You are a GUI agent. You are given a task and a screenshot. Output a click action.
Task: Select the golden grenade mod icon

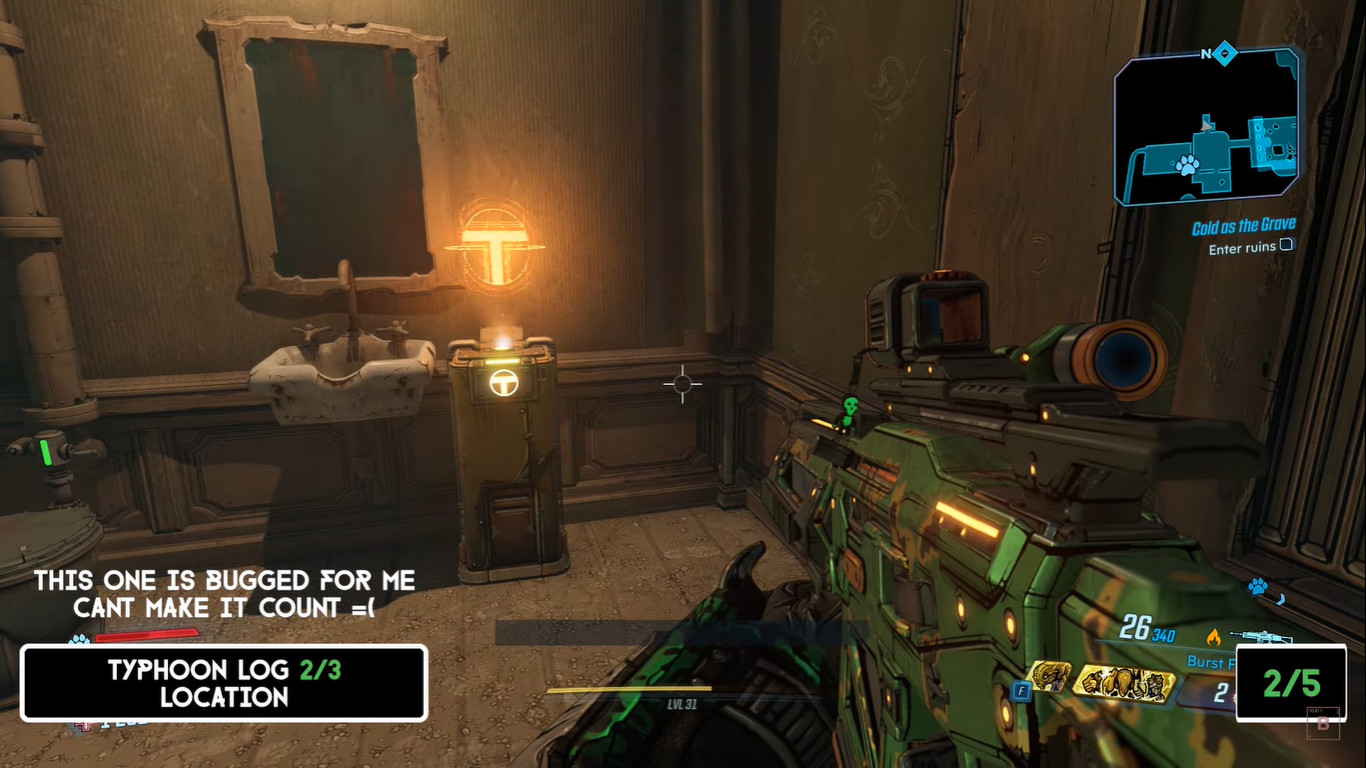click(x=1123, y=681)
